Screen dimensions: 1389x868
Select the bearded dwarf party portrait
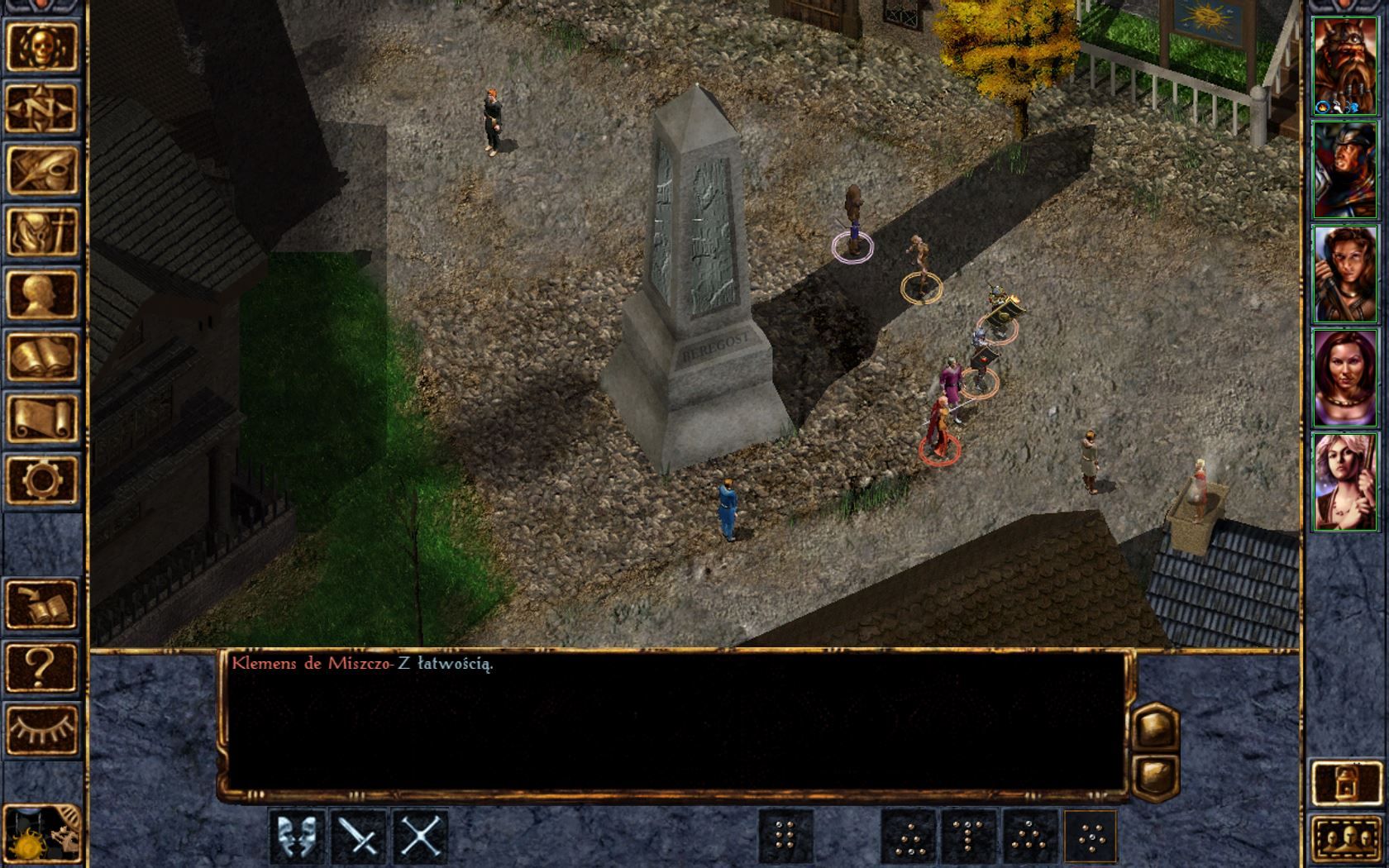[1344, 66]
